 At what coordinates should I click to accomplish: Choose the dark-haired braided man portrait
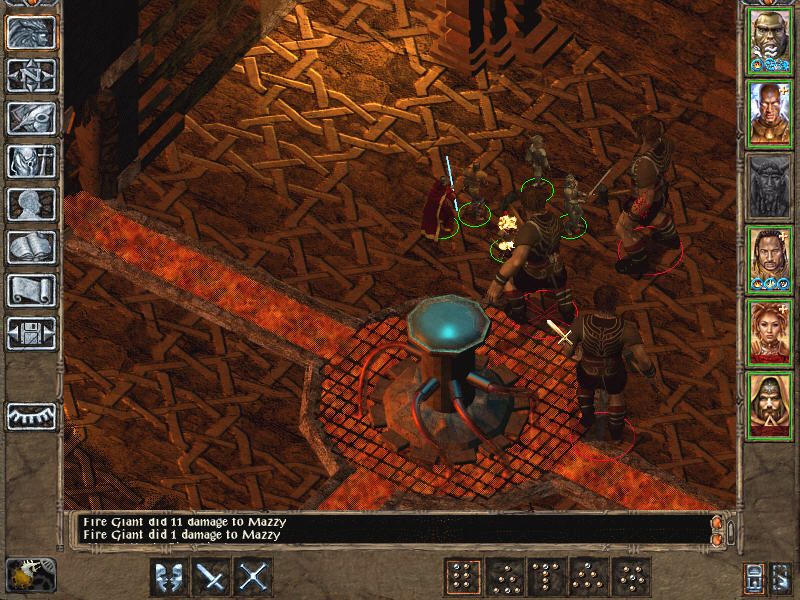point(769,257)
